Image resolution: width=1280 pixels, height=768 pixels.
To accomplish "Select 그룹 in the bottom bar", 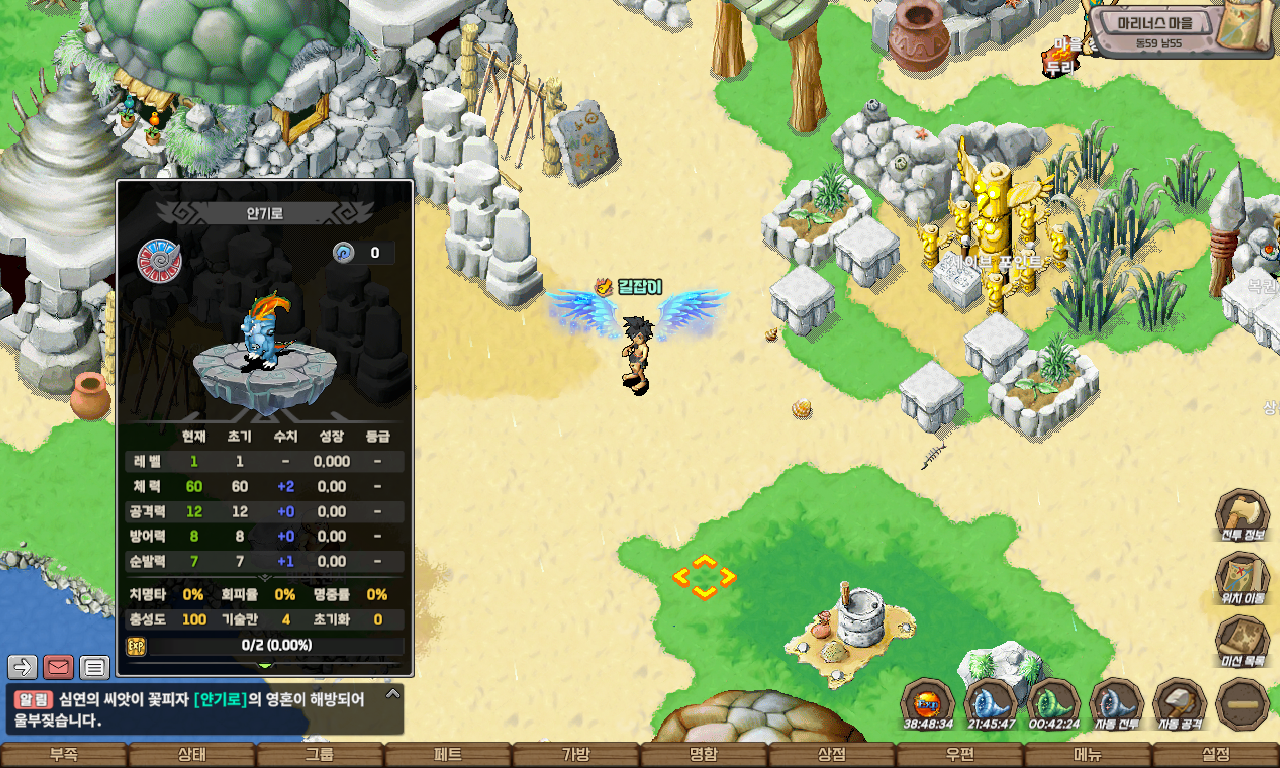I will (320, 755).
